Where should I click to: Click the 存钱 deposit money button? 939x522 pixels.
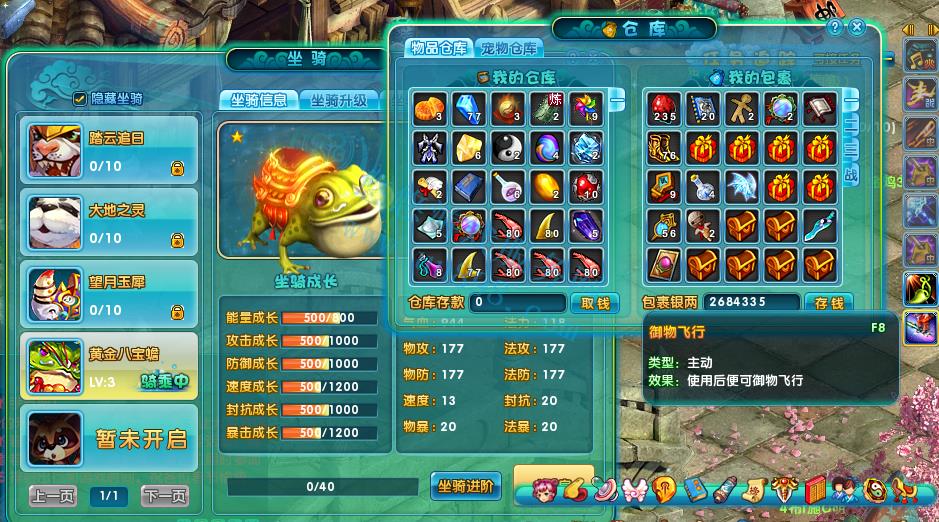pyautogui.click(x=829, y=302)
